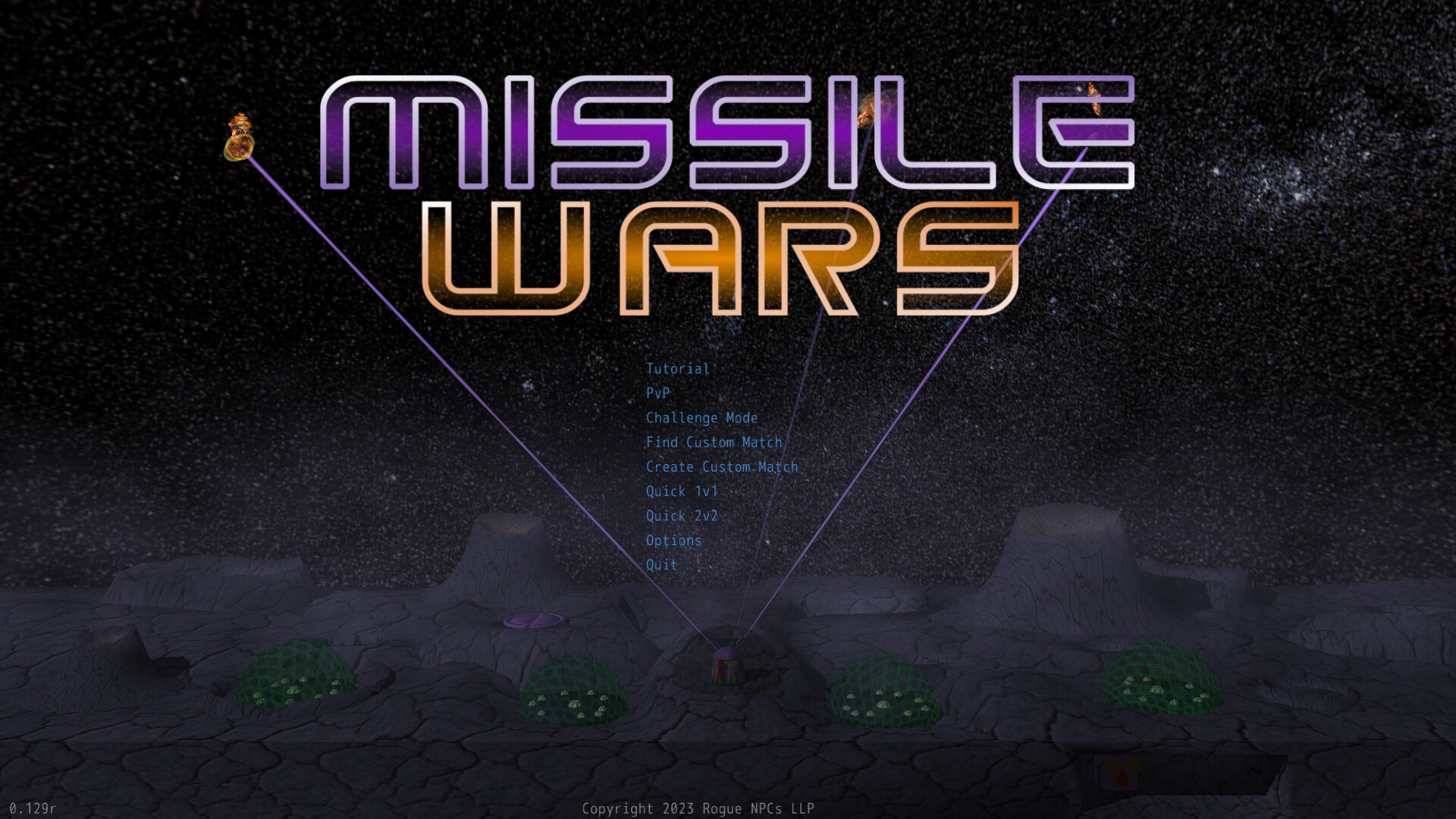The height and width of the screenshot is (819, 1456).
Task: Create a Custom Match
Action: [722, 467]
